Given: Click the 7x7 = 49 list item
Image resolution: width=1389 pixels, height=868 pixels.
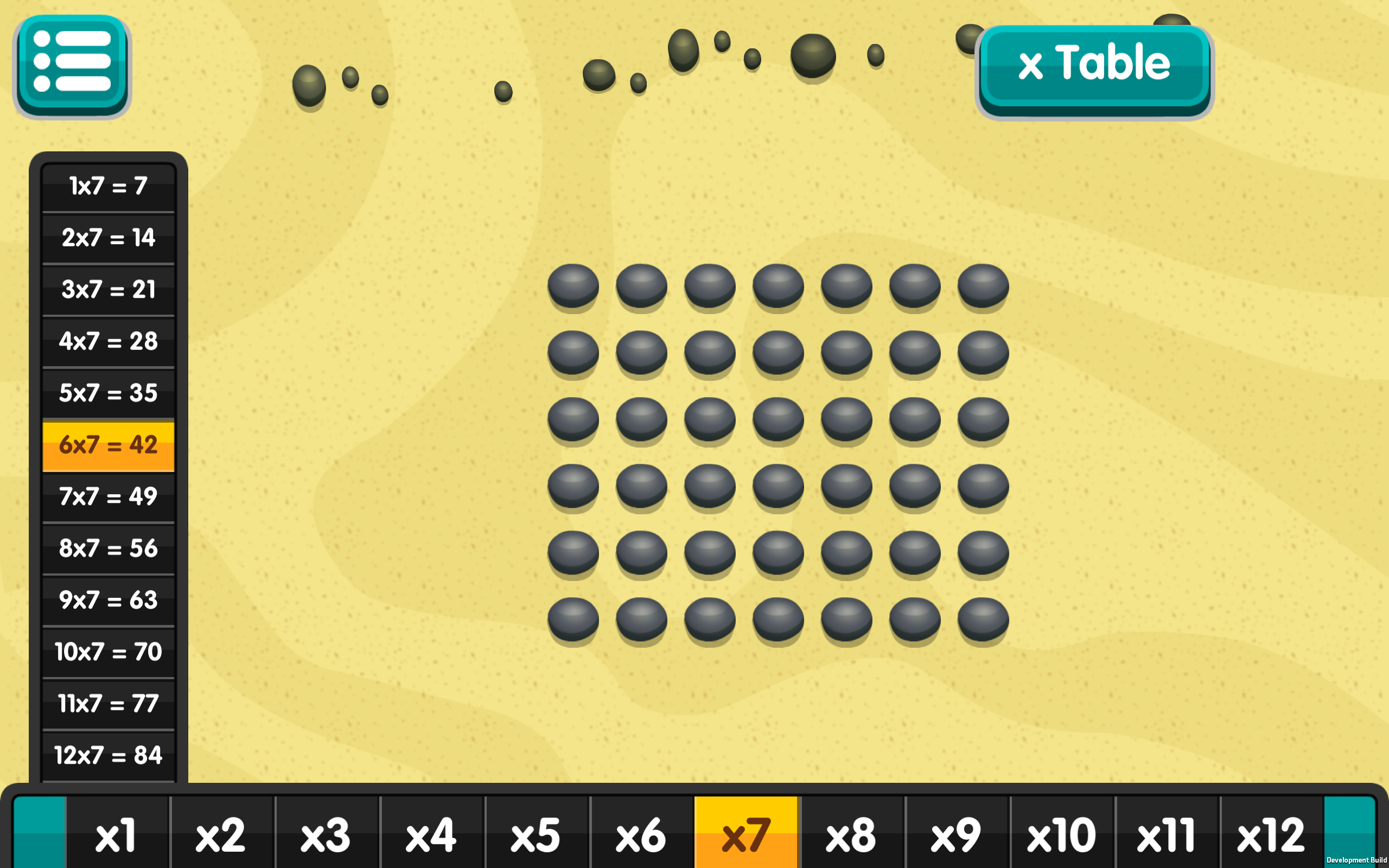Looking at the screenshot, I should 108,496.
